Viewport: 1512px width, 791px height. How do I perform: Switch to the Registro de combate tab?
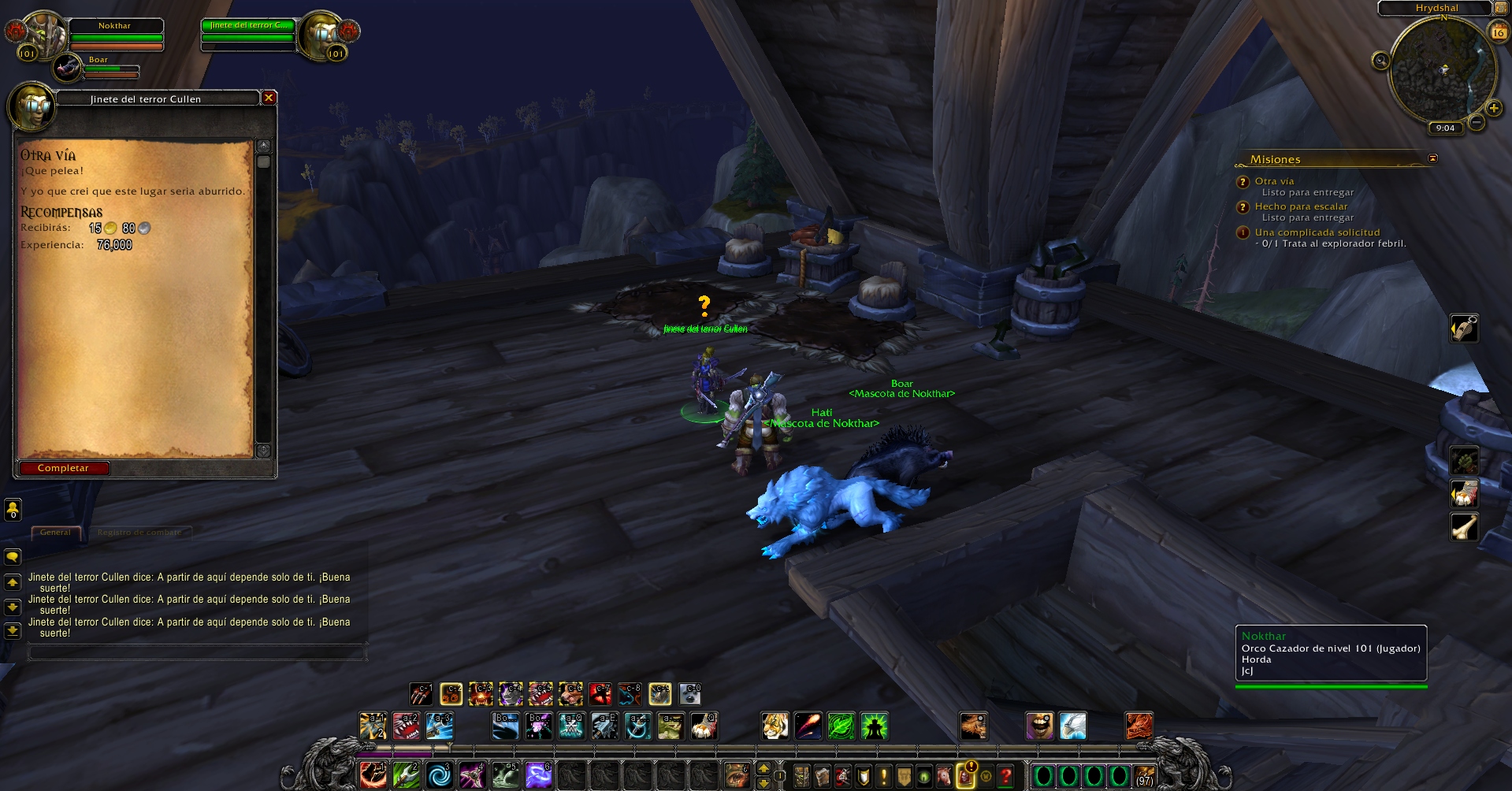click(139, 533)
